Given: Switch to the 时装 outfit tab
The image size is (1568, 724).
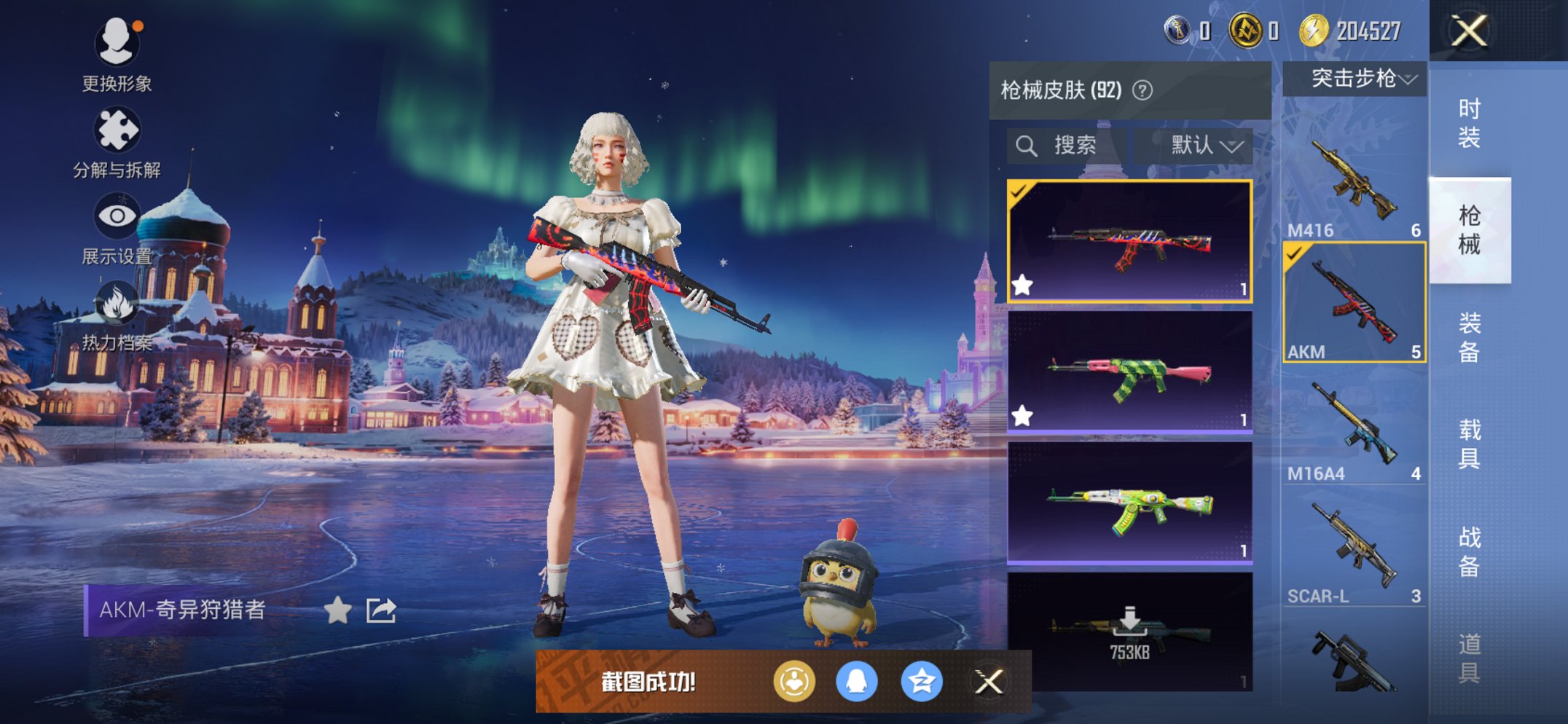Looking at the screenshot, I should tap(1469, 123).
